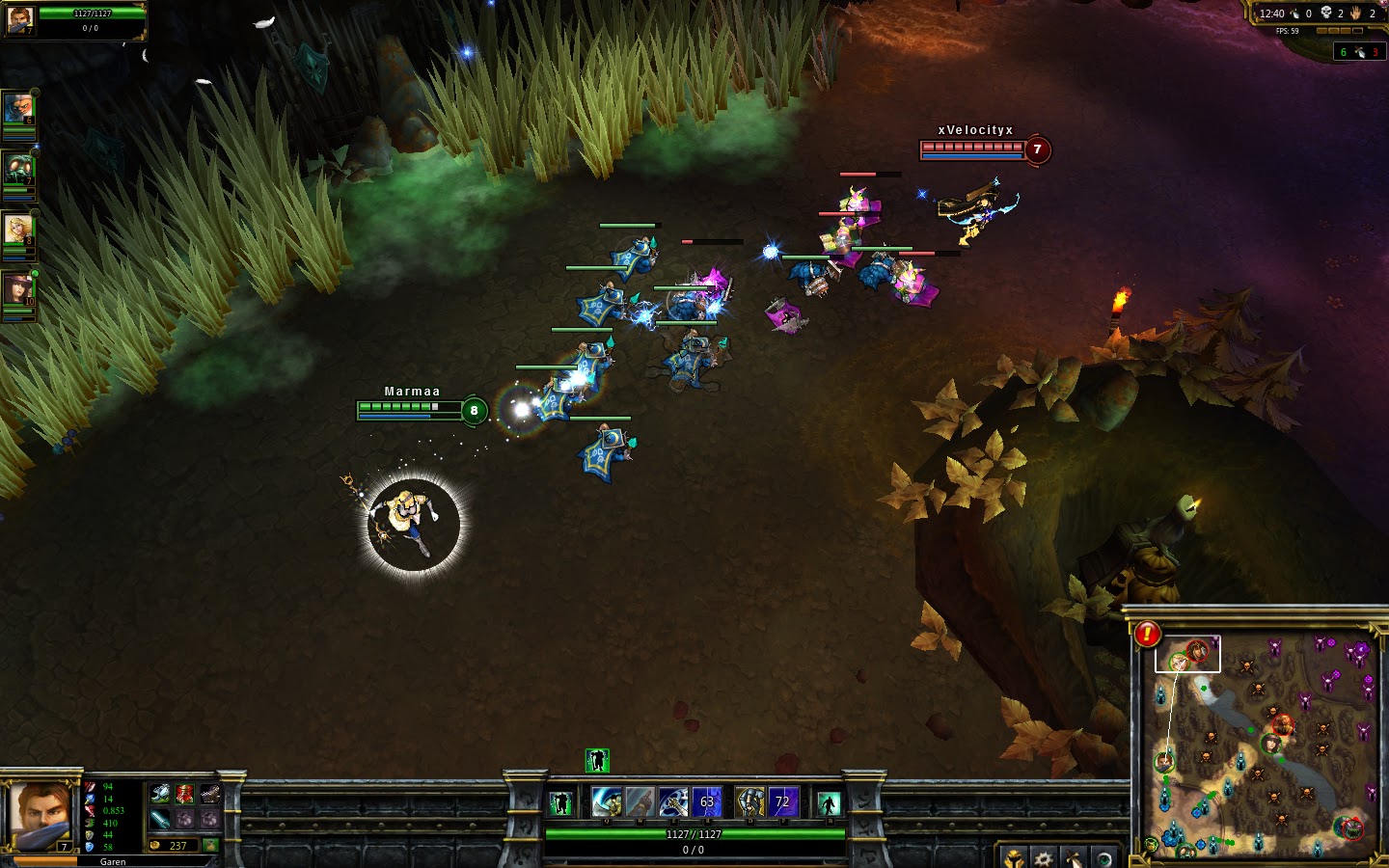Screen dimensions: 1389x868
Task: Activate the Courage W ability
Action: [640, 801]
